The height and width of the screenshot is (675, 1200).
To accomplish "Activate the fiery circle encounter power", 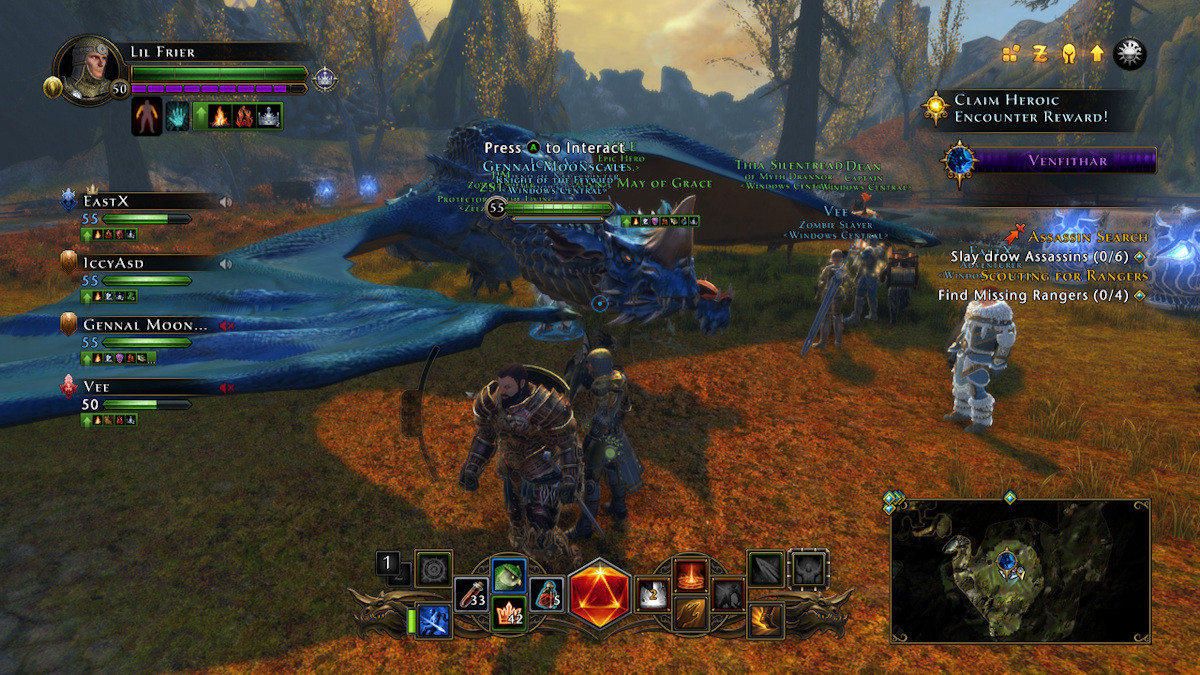I will point(690,575).
